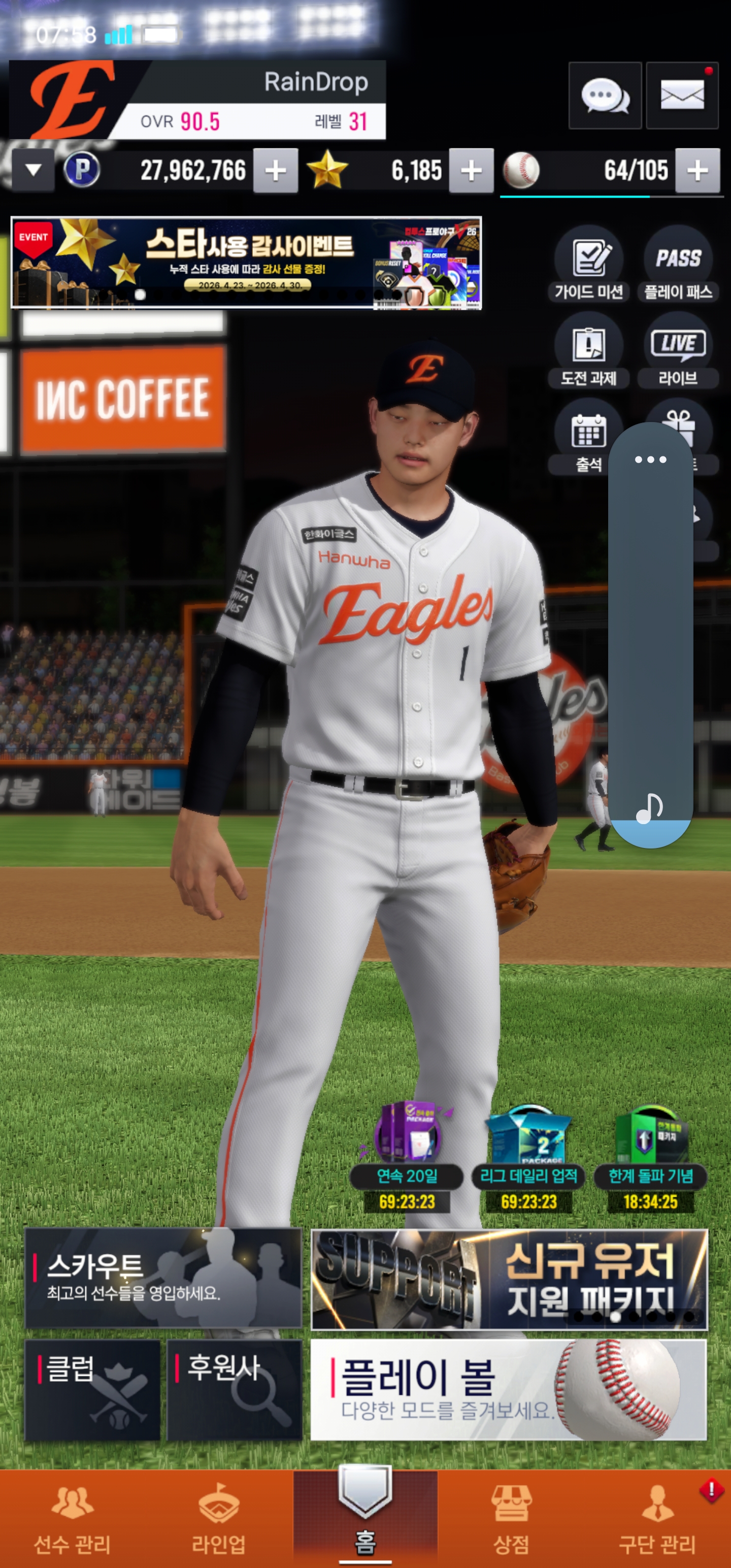Open the 라이브 live menu

(677, 351)
